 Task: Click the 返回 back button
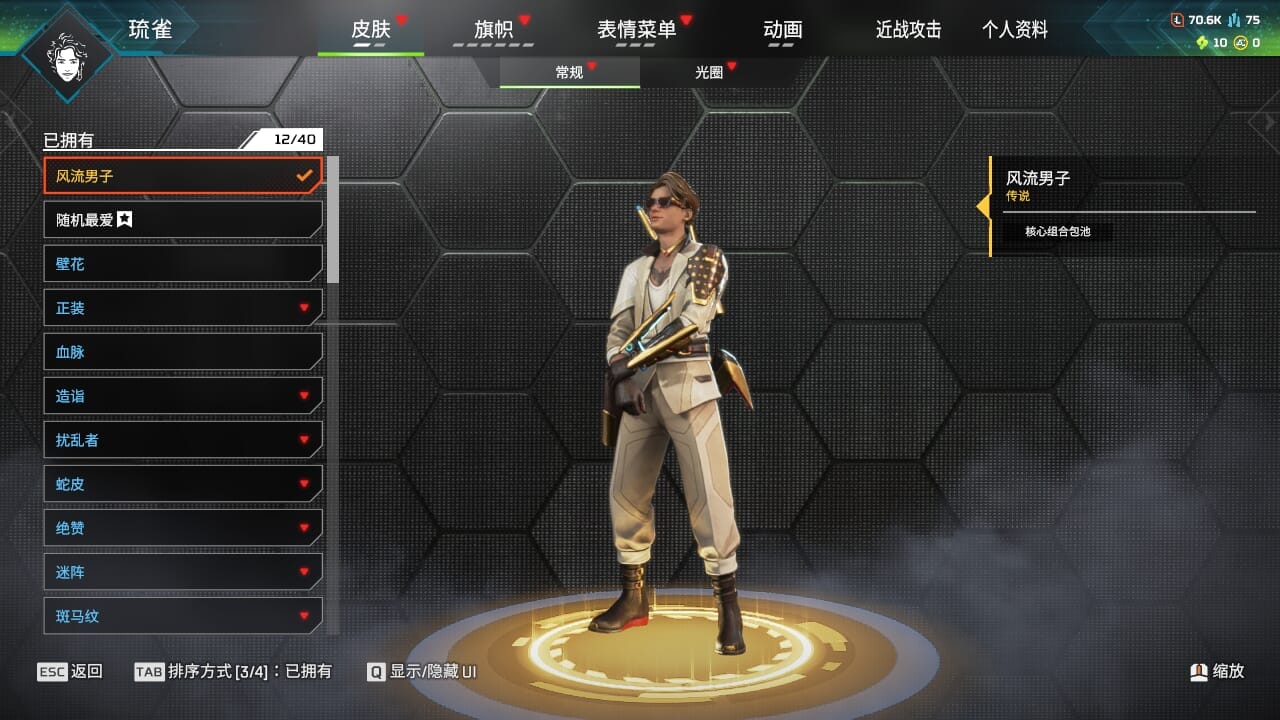click(x=70, y=671)
